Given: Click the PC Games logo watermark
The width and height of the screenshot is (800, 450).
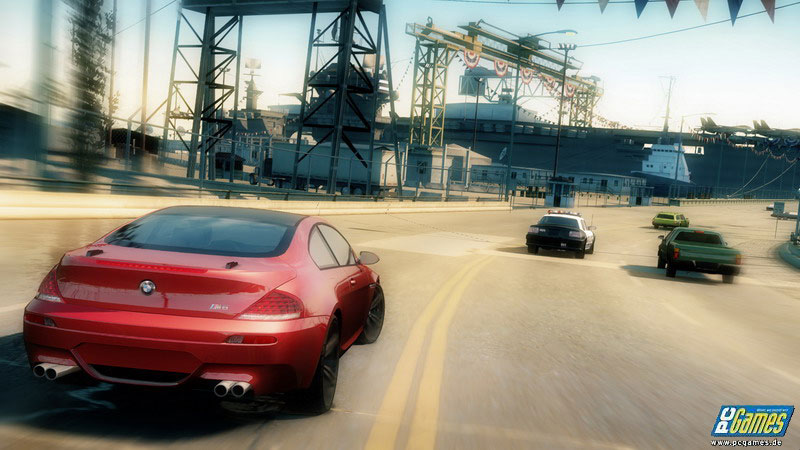Looking at the screenshot, I should click(x=751, y=421).
